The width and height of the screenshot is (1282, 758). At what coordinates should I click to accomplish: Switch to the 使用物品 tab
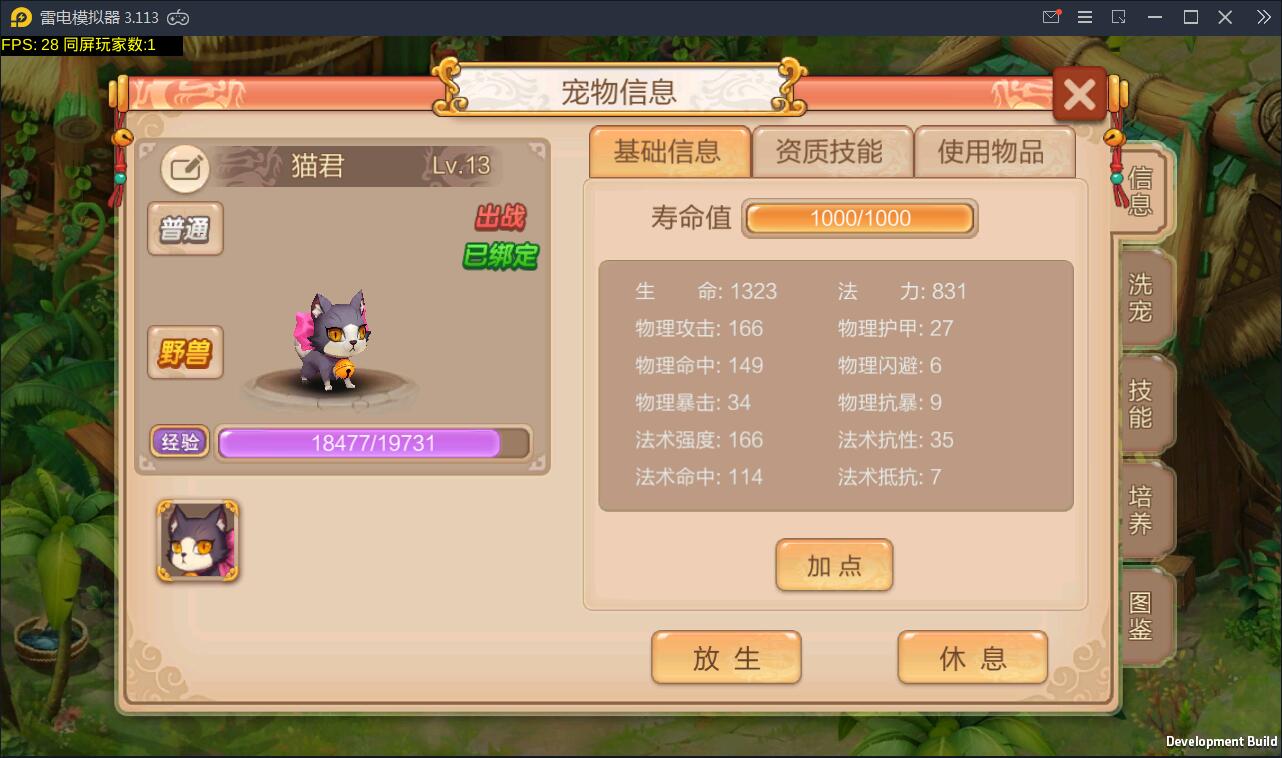(x=994, y=152)
